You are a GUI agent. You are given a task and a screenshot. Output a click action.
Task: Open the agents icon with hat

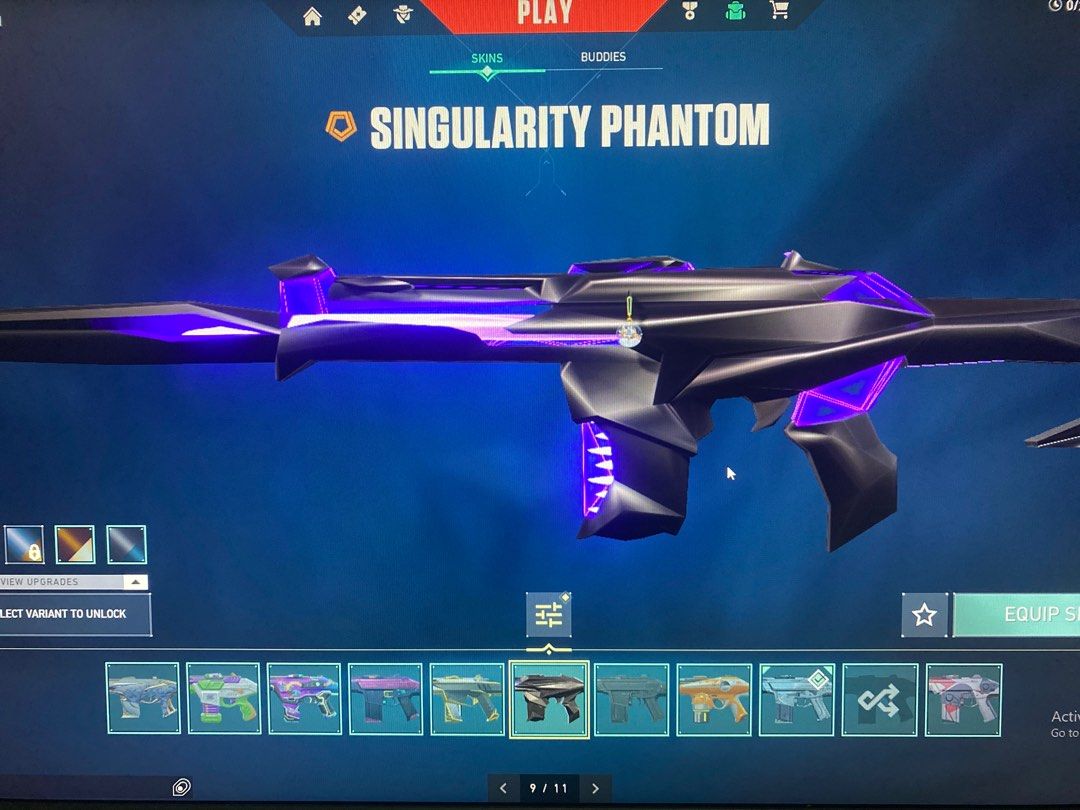tap(402, 14)
